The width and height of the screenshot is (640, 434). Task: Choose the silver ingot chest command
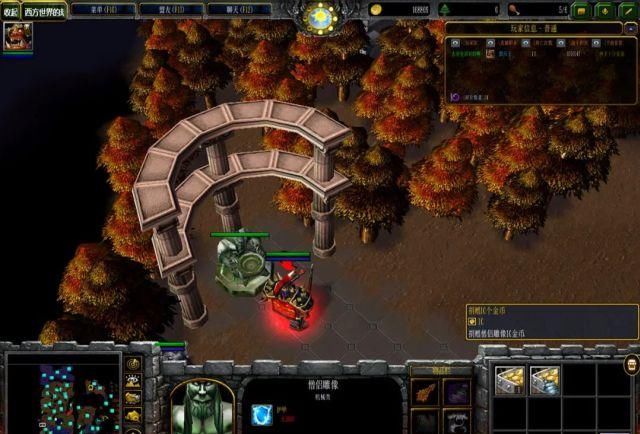pos(545,380)
